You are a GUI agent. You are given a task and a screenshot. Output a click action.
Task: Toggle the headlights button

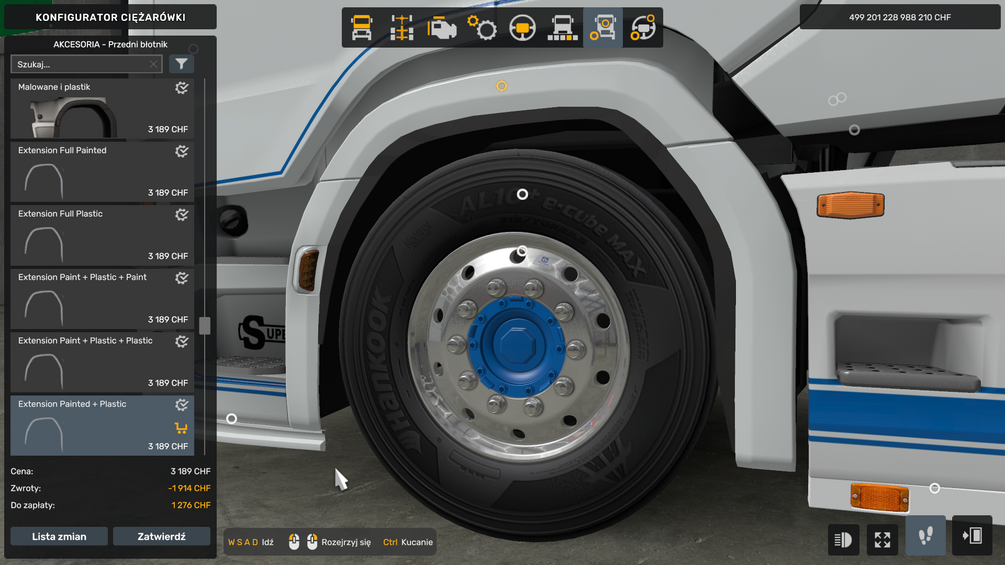pyautogui.click(x=844, y=540)
